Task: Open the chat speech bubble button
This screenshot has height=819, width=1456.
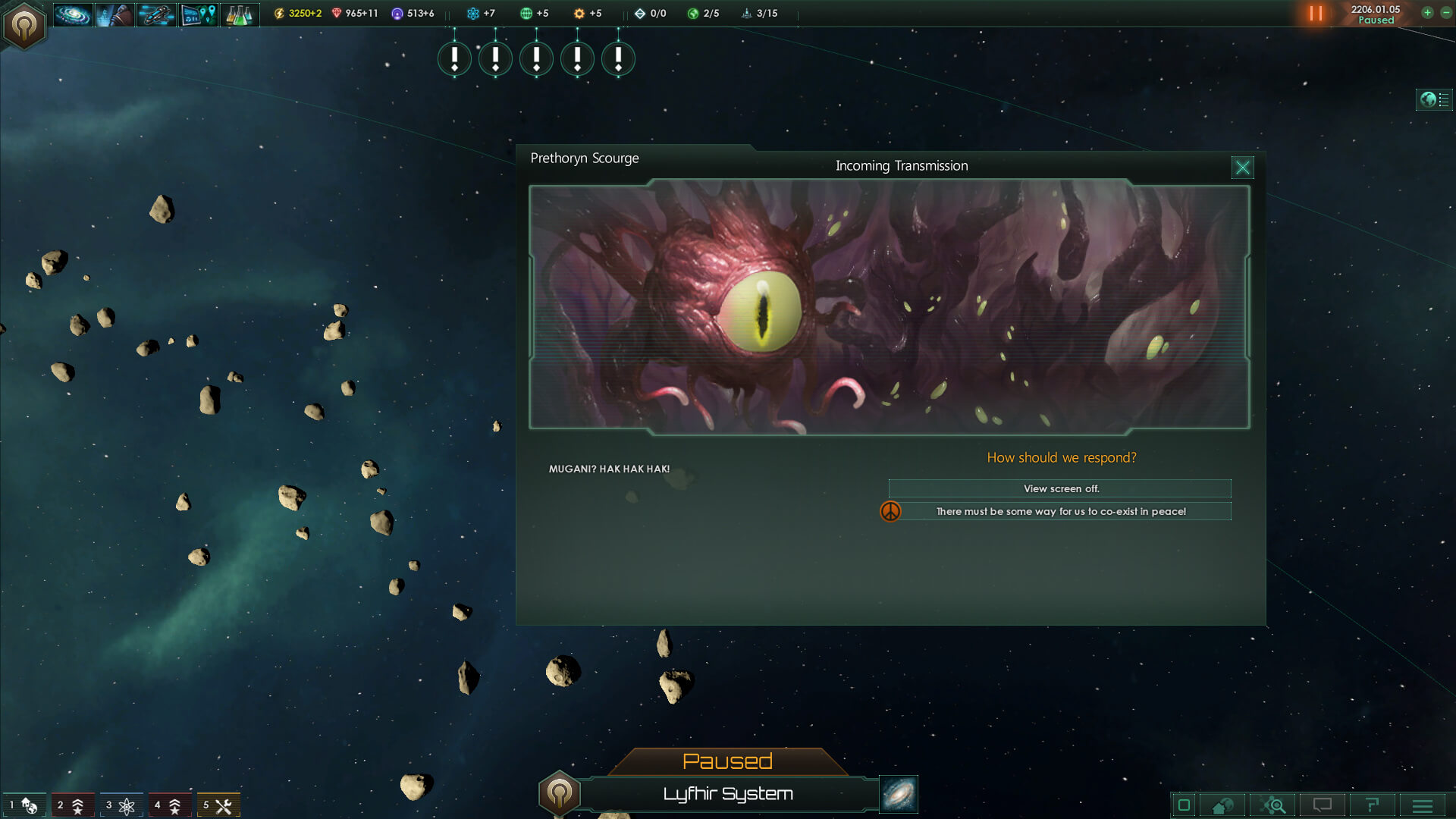Action: click(1322, 805)
